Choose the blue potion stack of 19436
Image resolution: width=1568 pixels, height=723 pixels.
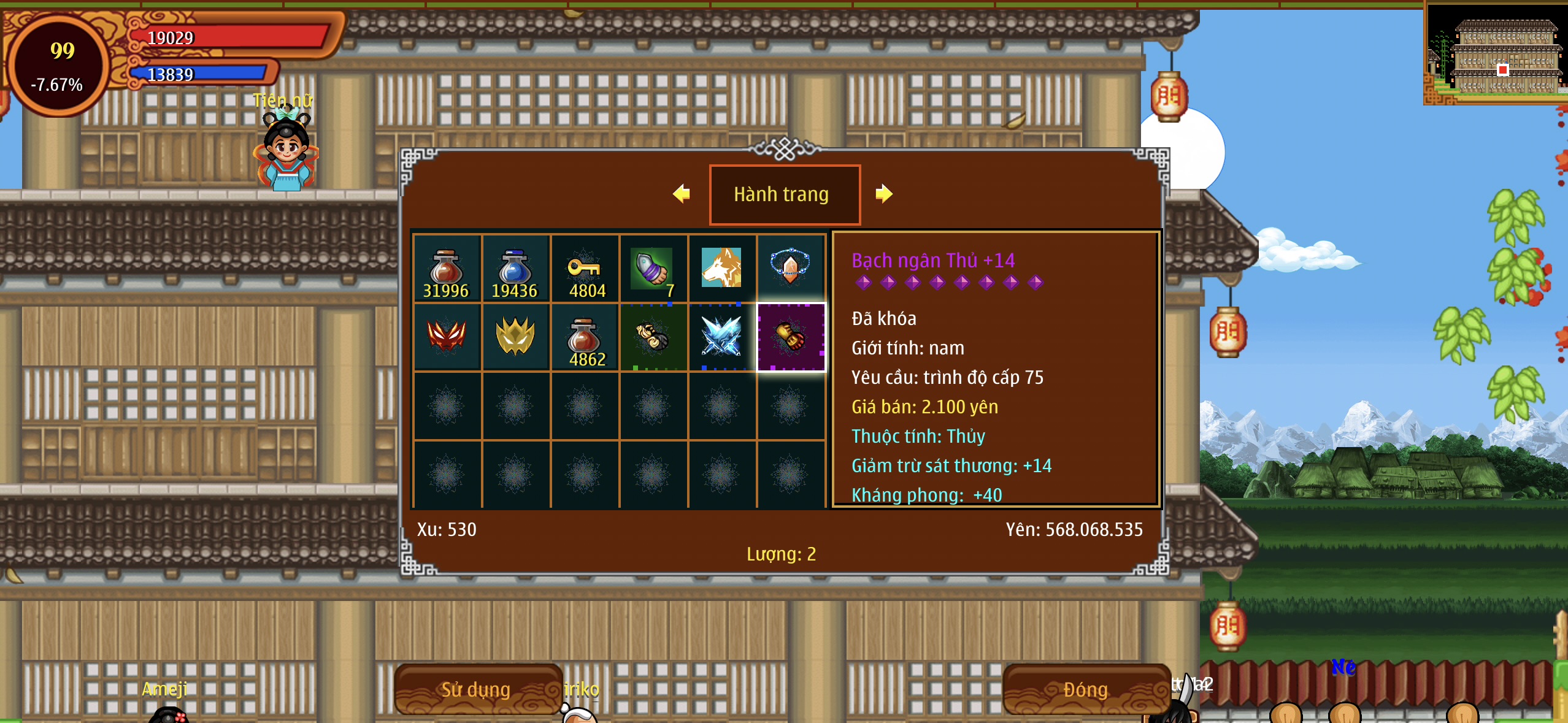click(x=515, y=269)
